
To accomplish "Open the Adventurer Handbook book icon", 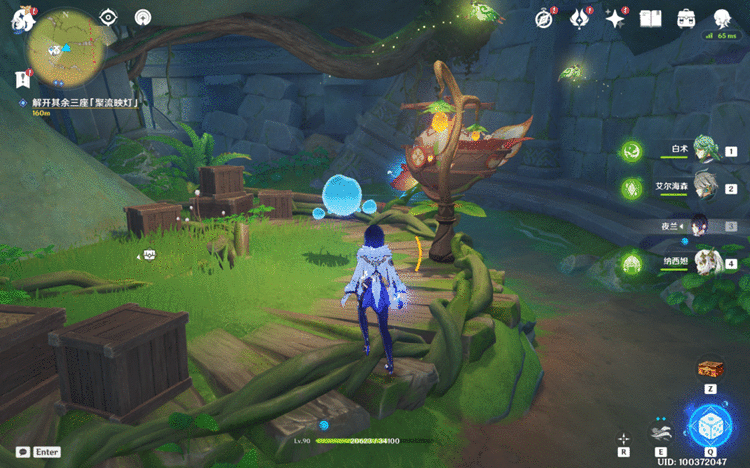I will [651, 19].
